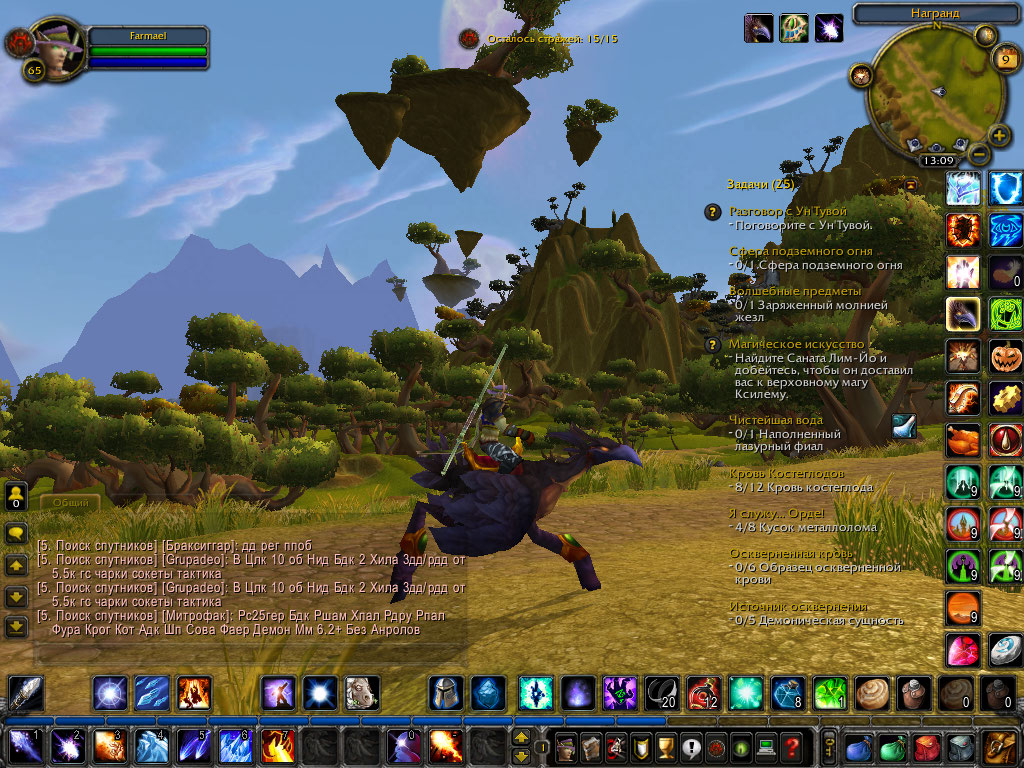Zoom out the minimap with the minus button
The width and height of the screenshot is (1024, 768).
click(979, 155)
